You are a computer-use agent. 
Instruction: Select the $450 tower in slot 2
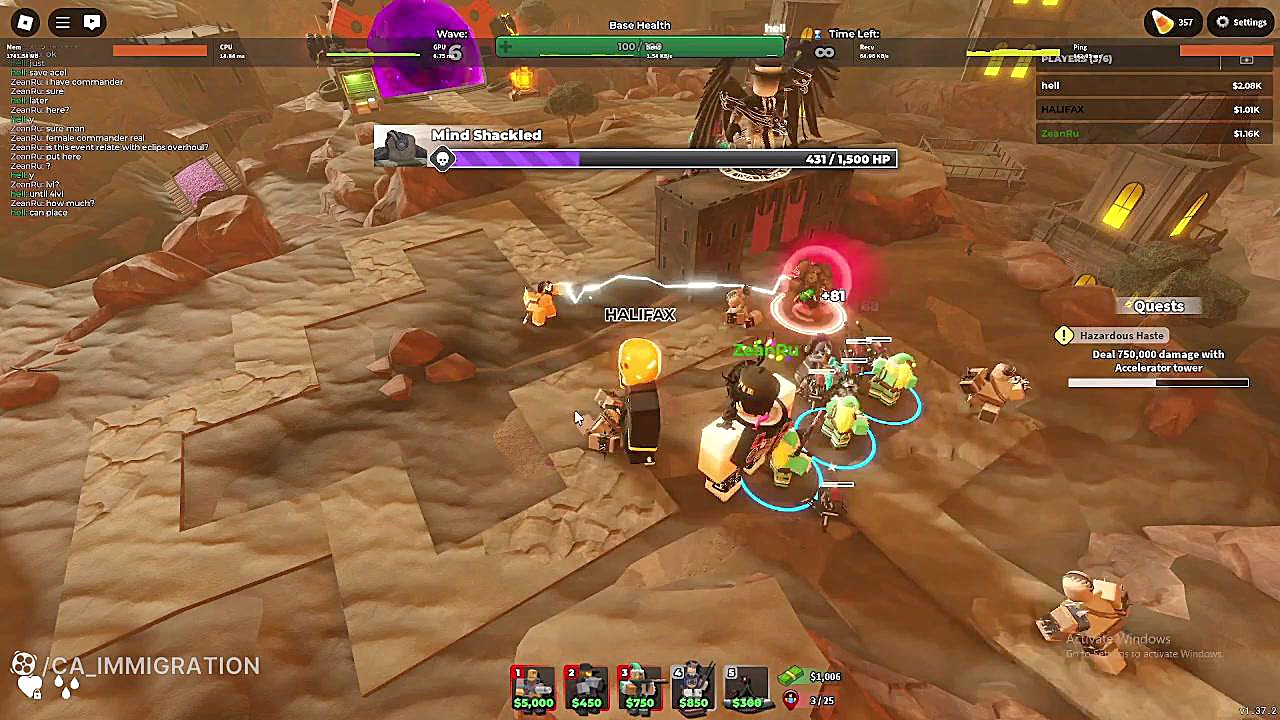point(586,688)
